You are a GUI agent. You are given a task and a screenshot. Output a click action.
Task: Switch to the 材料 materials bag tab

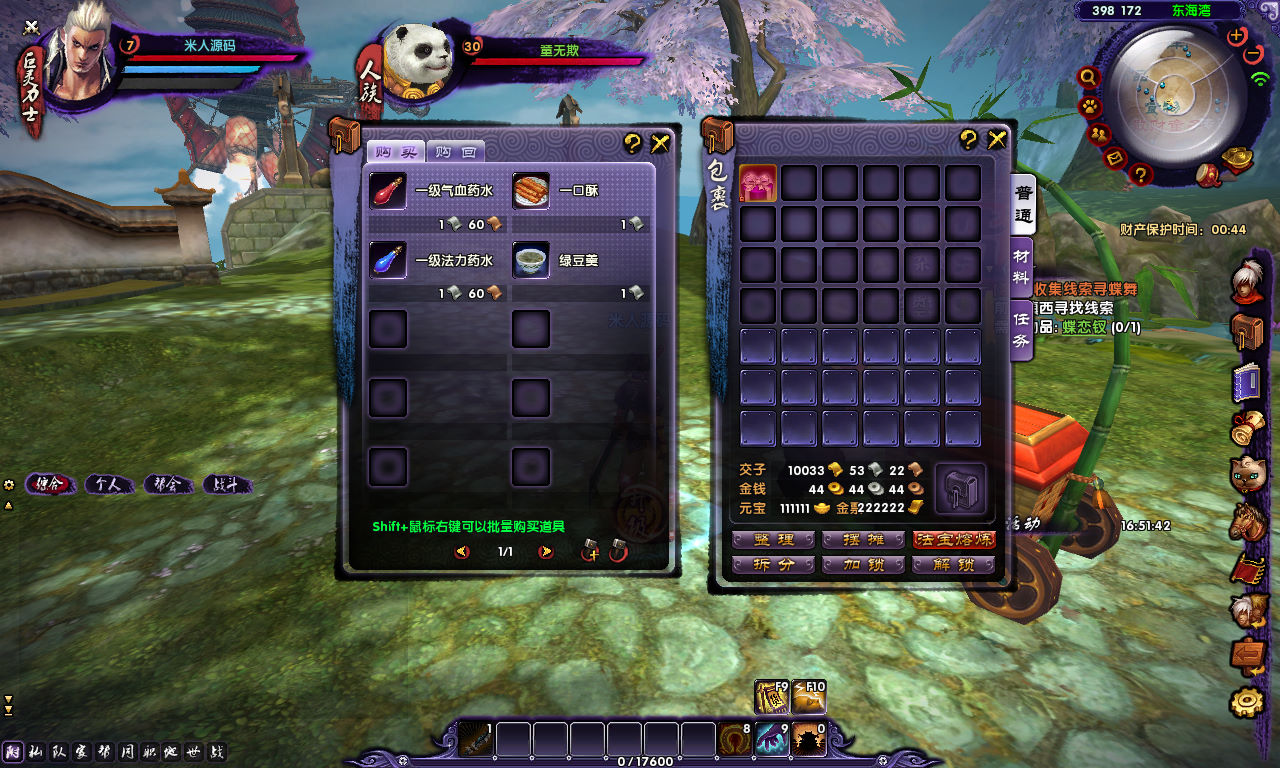coord(1021,264)
